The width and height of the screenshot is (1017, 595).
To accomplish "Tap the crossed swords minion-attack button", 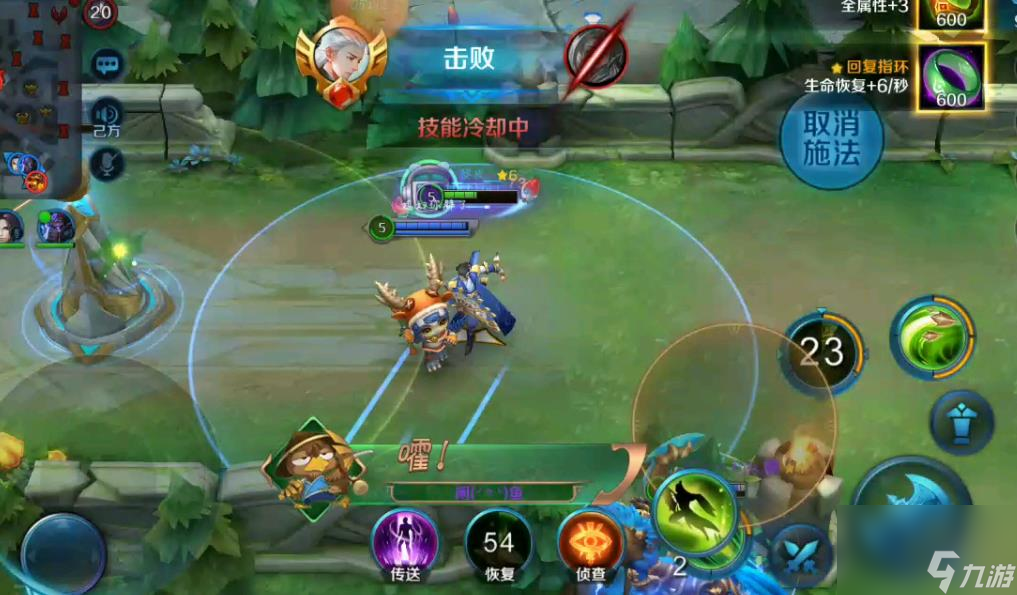I will coord(802,555).
